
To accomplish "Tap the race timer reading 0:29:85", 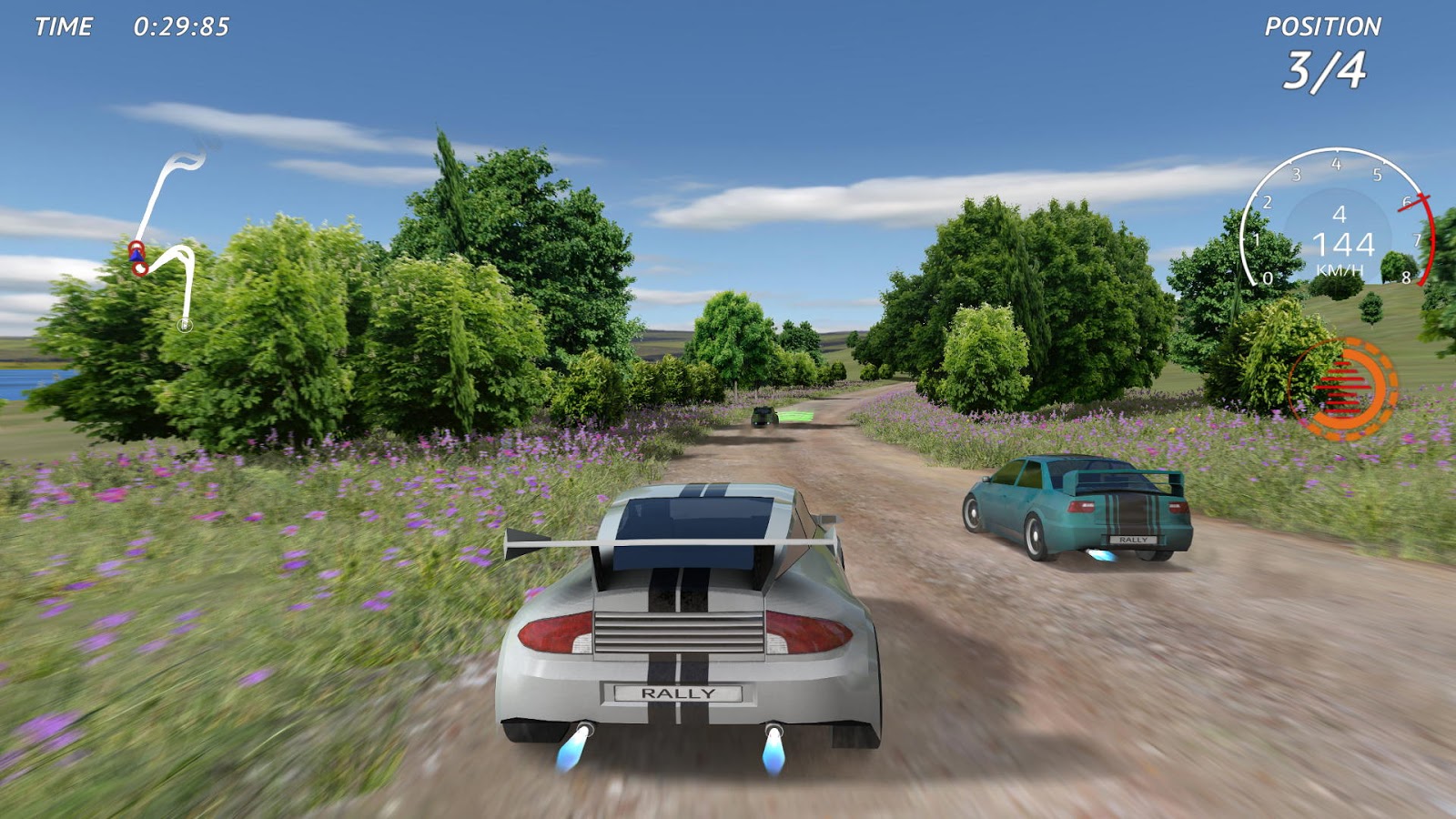I will point(182,25).
